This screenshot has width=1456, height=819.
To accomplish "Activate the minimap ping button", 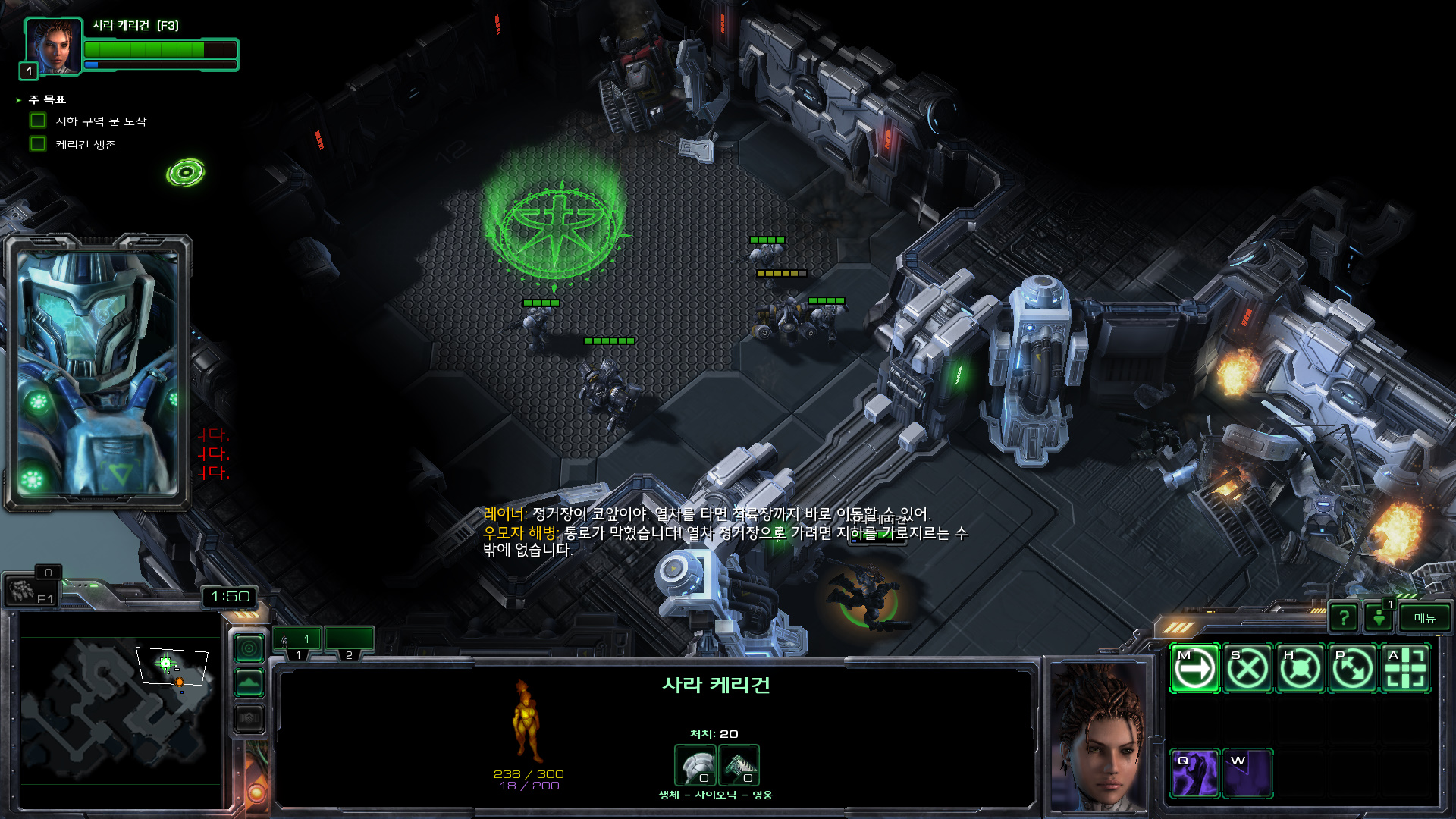I will click(249, 649).
